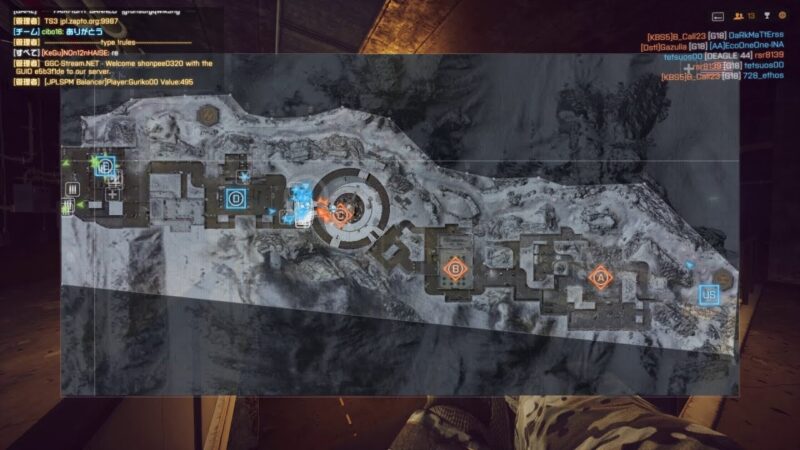The height and width of the screenshot is (450, 800).
Task: Open the player count icon
Action: 738,16
